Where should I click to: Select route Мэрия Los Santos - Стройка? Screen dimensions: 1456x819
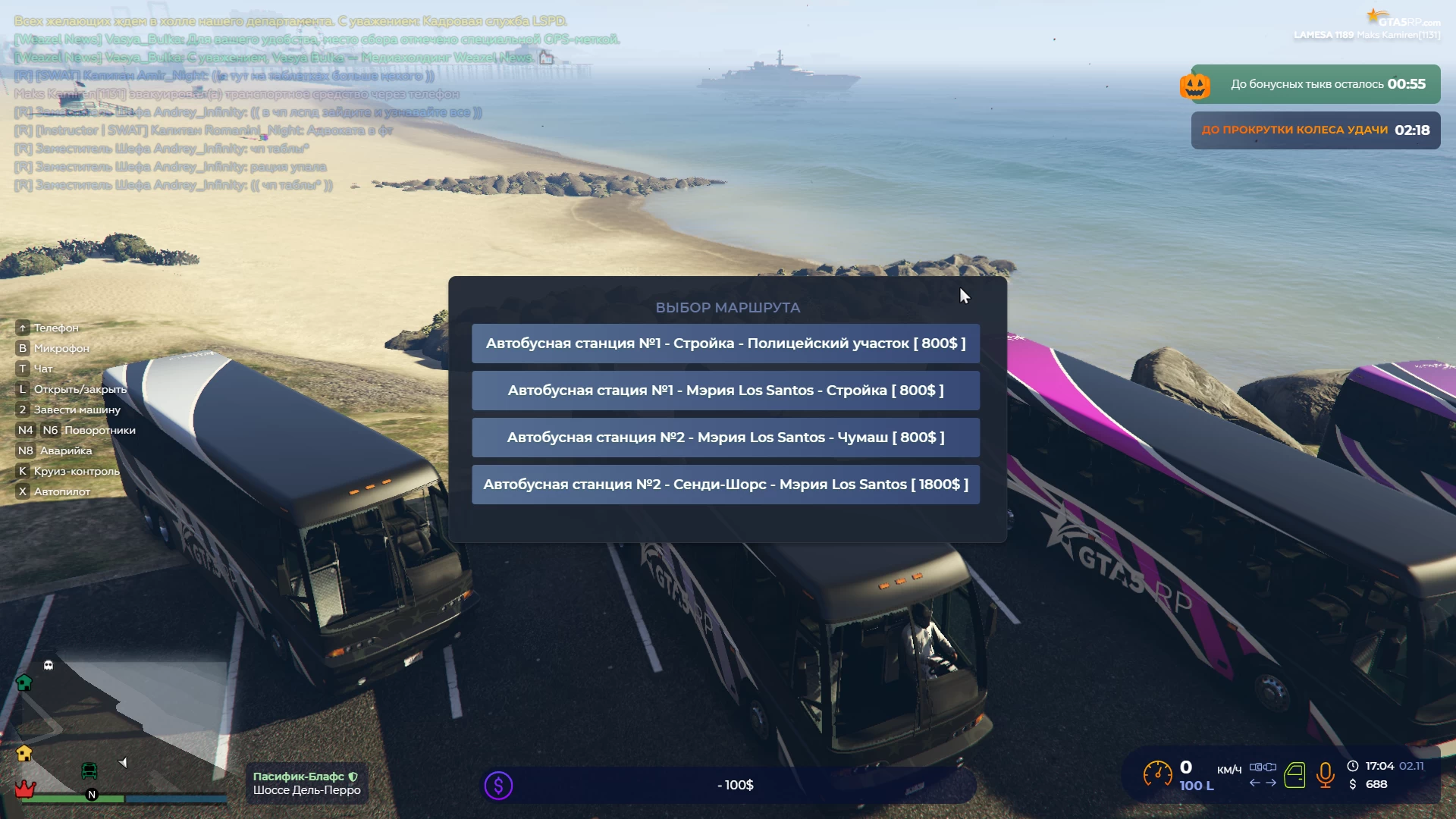[725, 391]
